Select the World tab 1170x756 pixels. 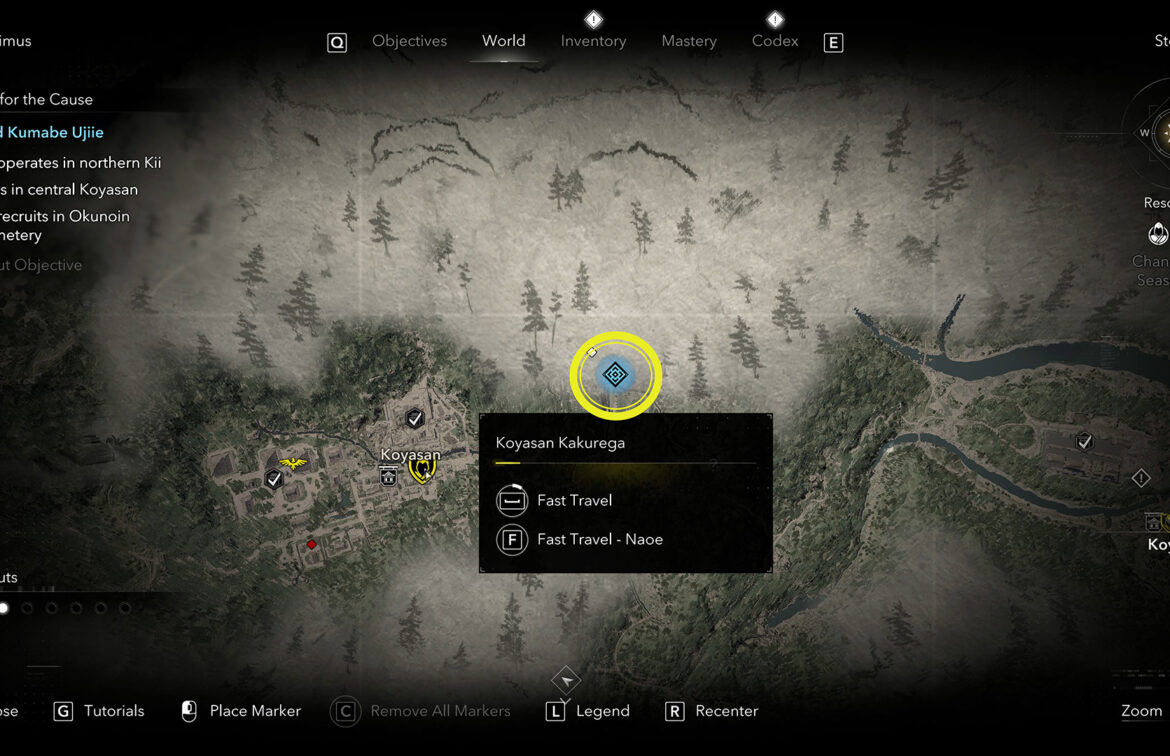point(503,41)
